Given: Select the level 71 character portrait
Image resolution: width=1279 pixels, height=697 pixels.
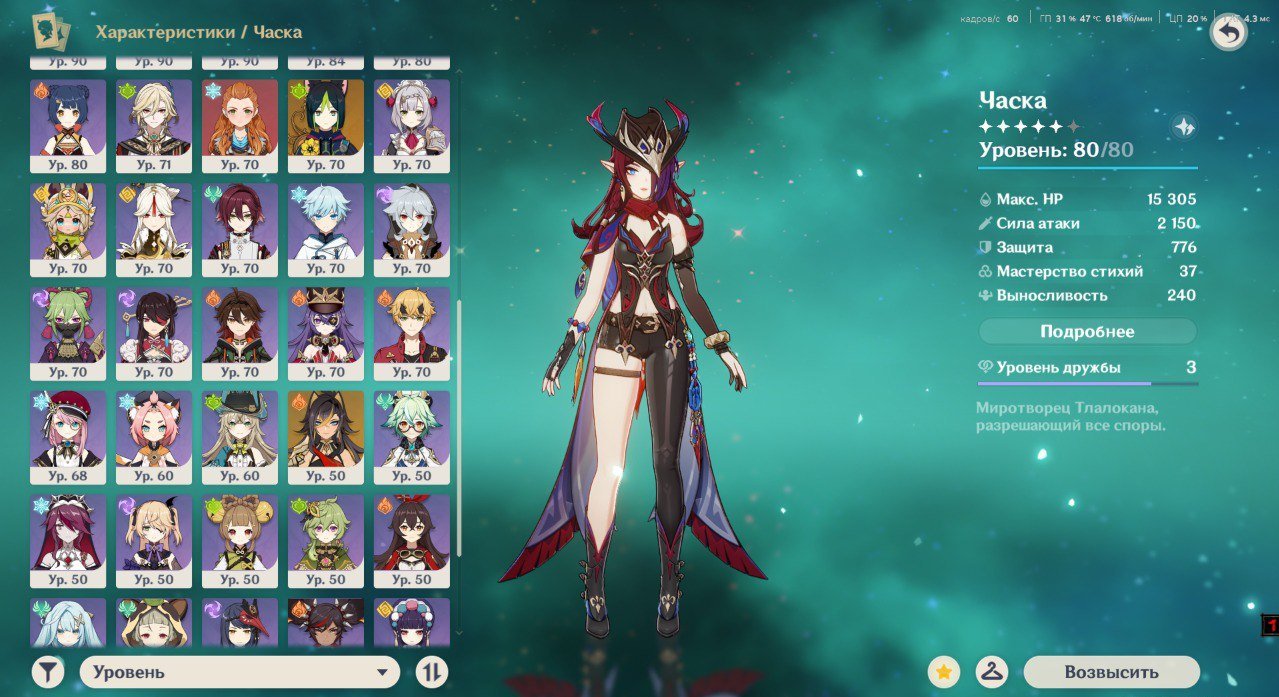Looking at the screenshot, I should point(154,125).
